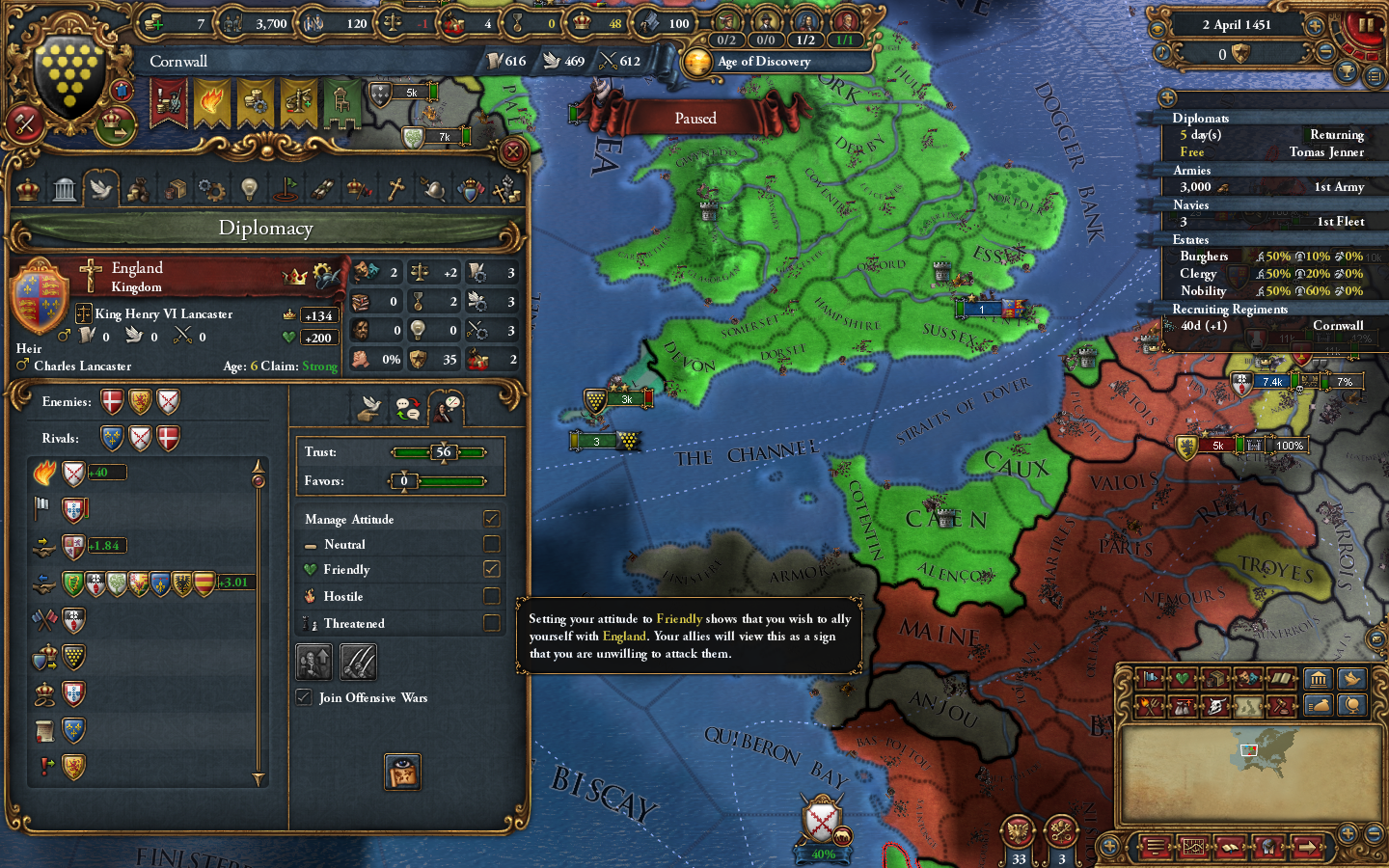The height and width of the screenshot is (868, 1389).
Task: Enable the Hostile attitude option
Action: [491, 596]
